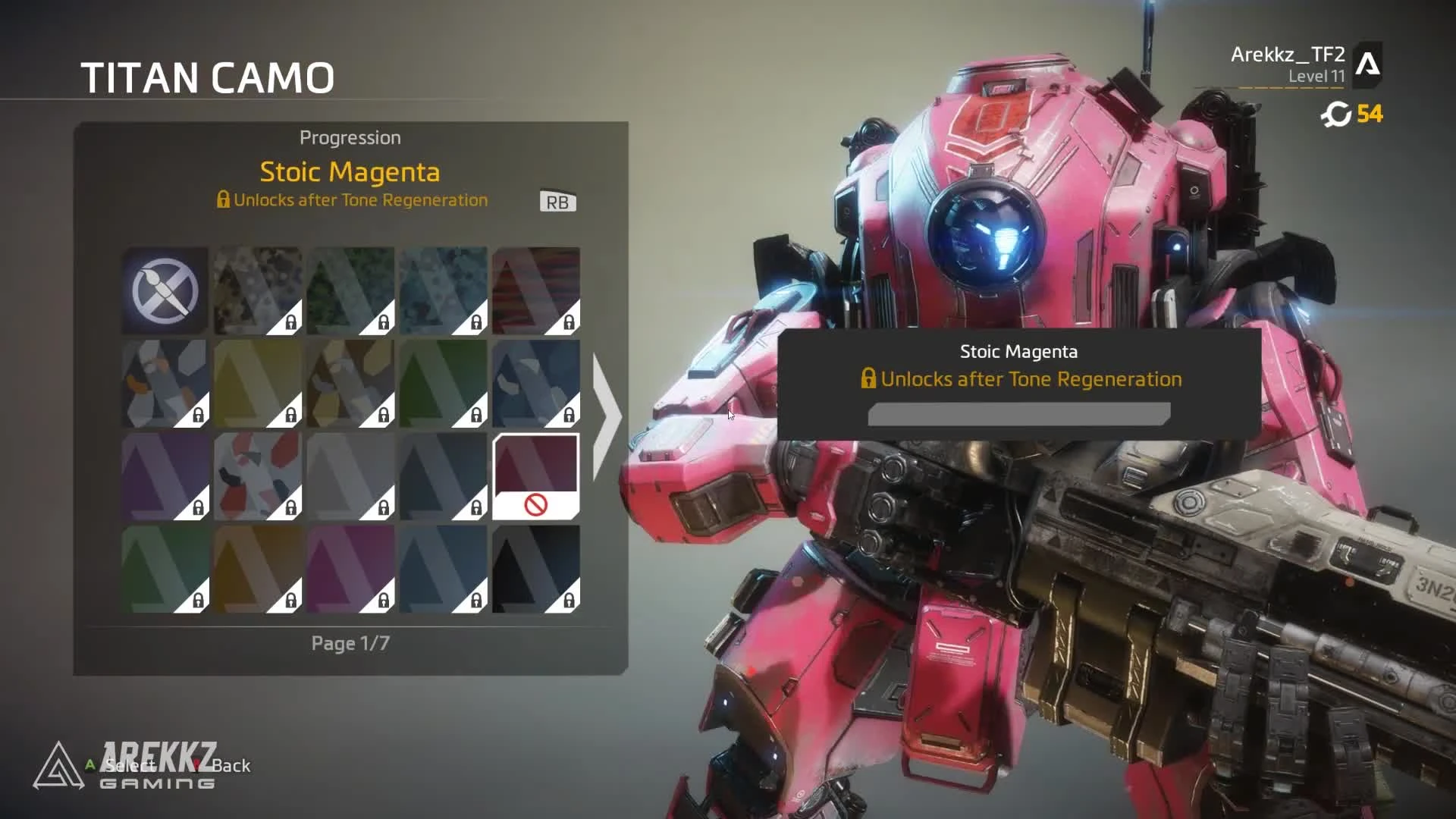Image resolution: width=1456 pixels, height=819 pixels.
Task: Open the Arekkz_TF2 player profile badge
Action: pos(1367,64)
